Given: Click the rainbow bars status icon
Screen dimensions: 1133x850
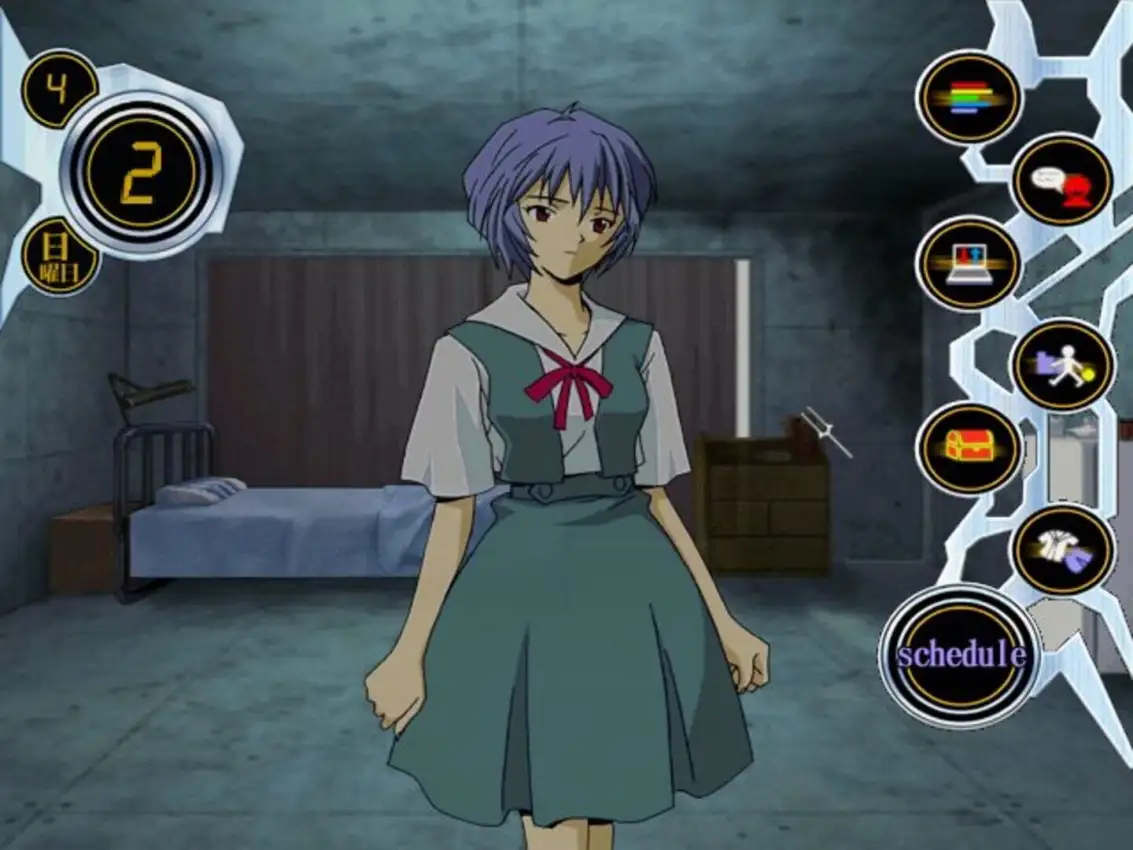Looking at the screenshot, I should (x=969, y=98).
